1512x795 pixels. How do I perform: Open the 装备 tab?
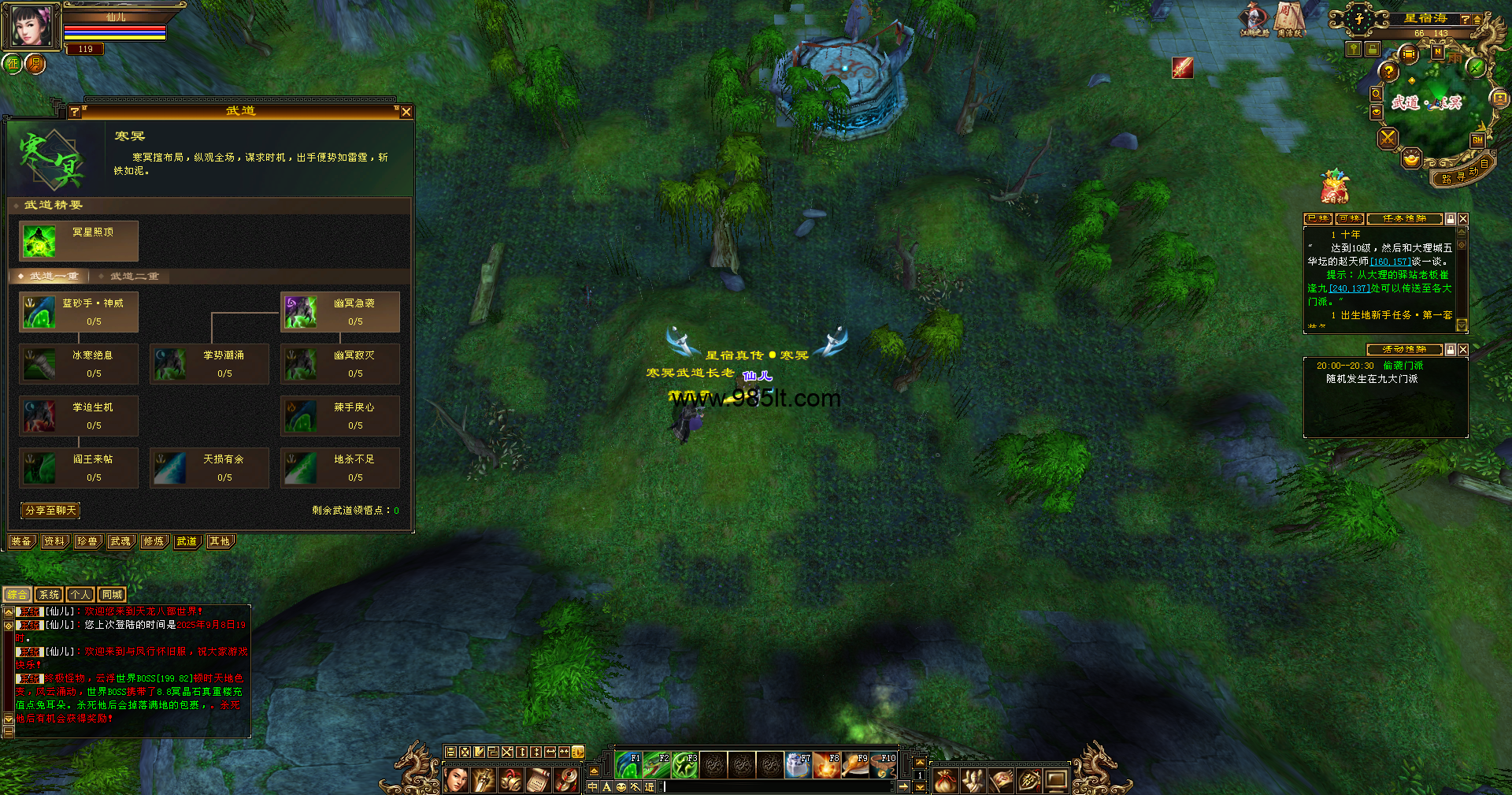pyautogui.click(x=21, y=541)
